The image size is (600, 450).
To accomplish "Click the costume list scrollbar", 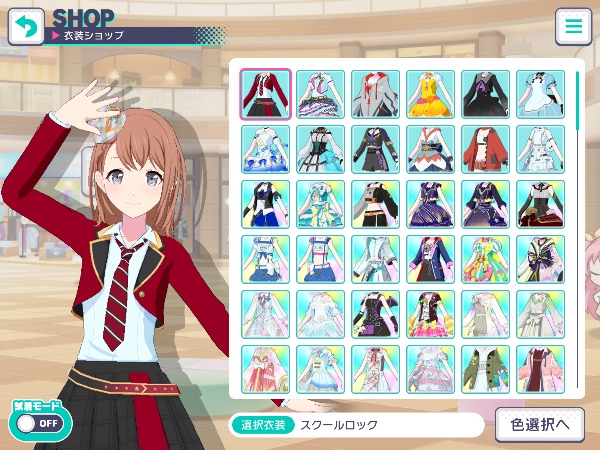I will coord(578,100).
